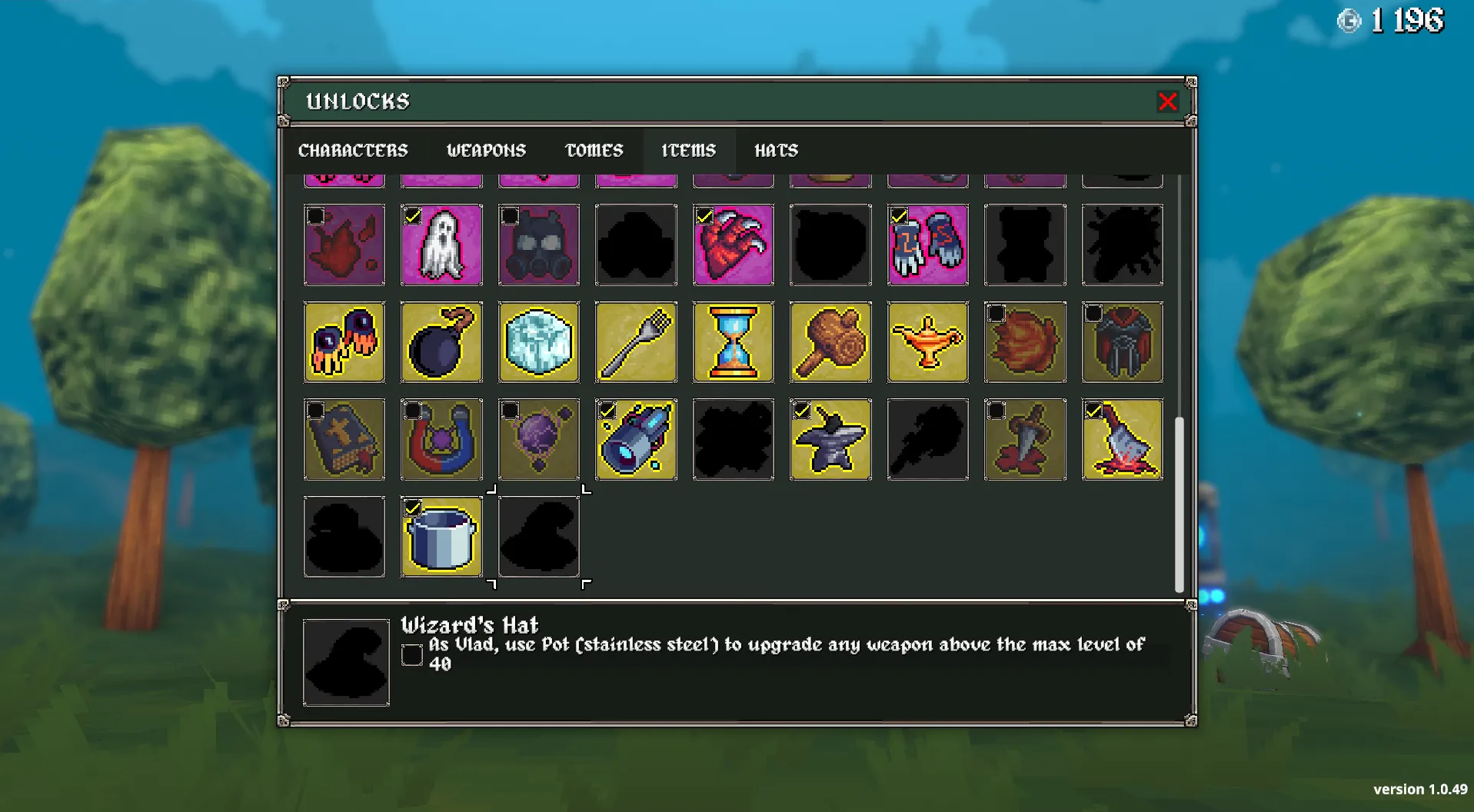The width and height of the screenshot is (1474, 812).
Task: Select the red and blue magnet item
Action: click(x=441, y=440)
